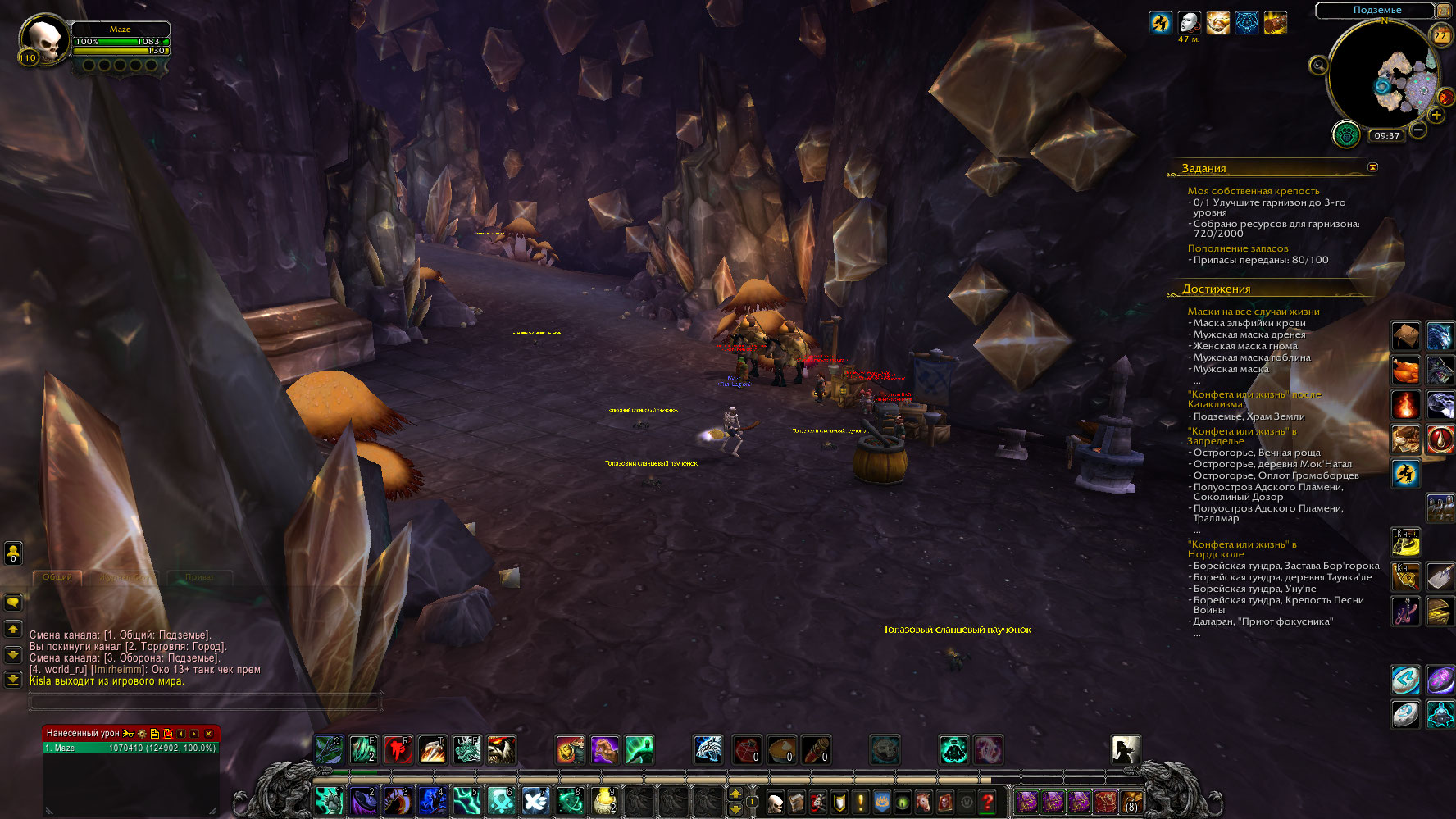This screenshot has height=819, width=1456.
Task: Collapse the Задания quest tracker
Action: click(1372, 167)
